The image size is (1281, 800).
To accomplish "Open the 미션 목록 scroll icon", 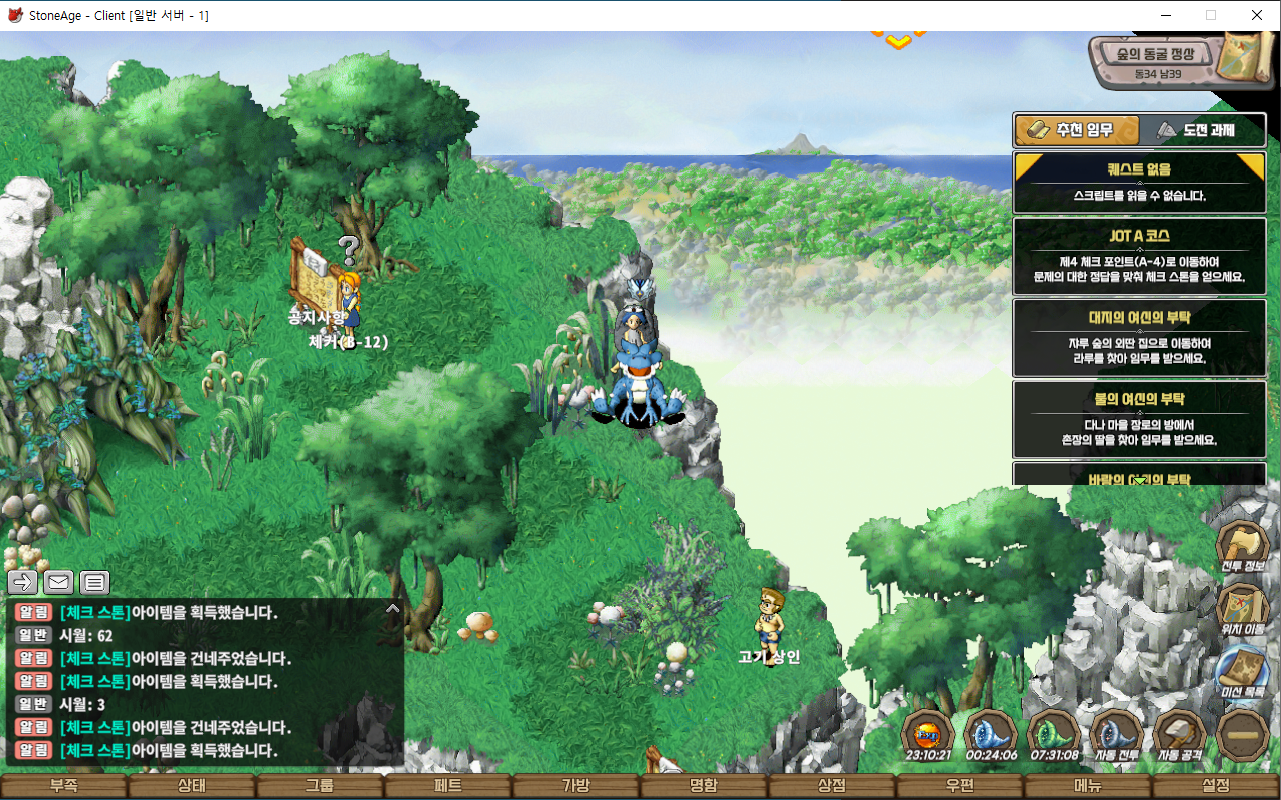I will (1243, 671).
